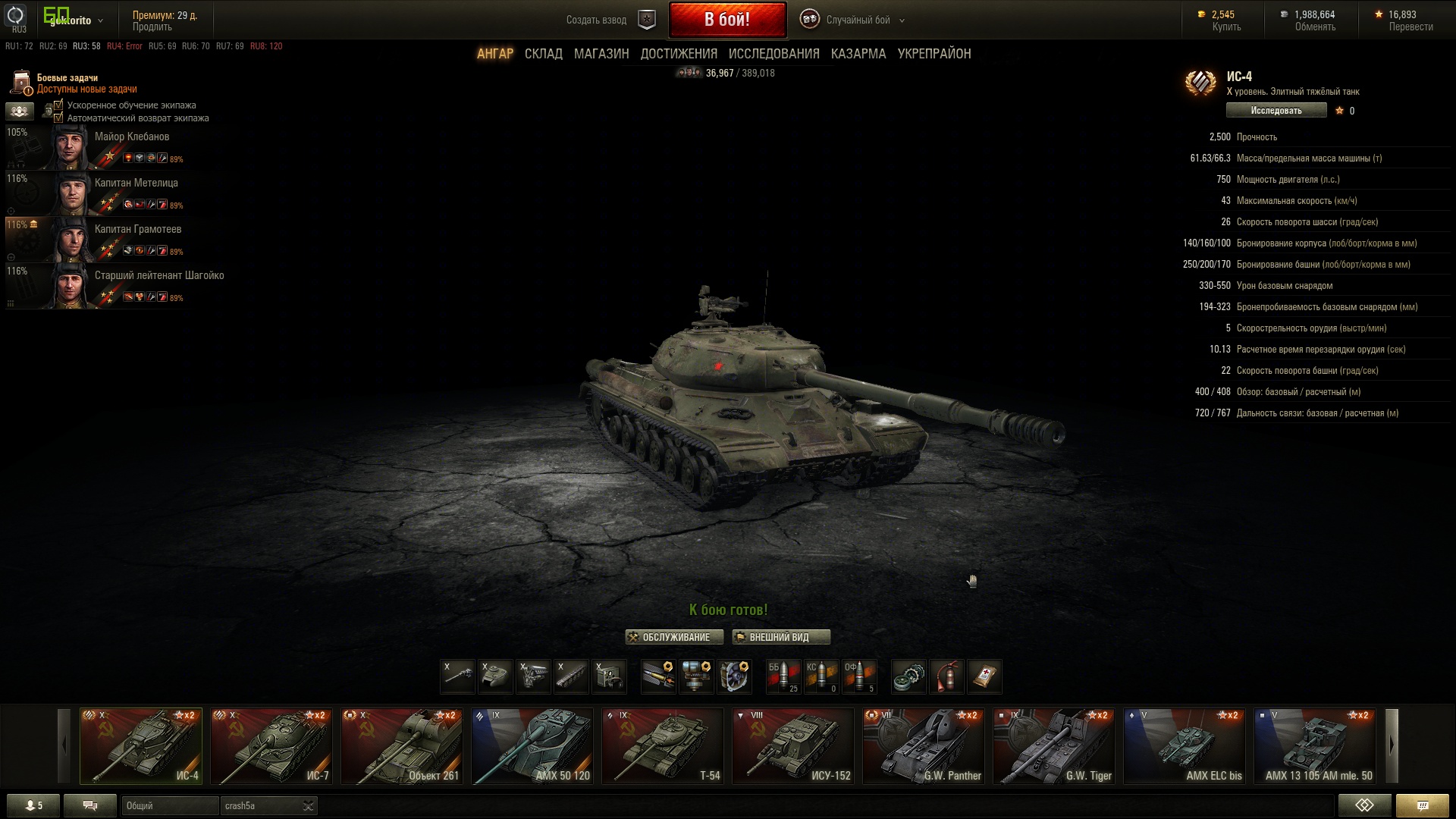Select the G.W. Tiger artillery tile

[1054, 746]
